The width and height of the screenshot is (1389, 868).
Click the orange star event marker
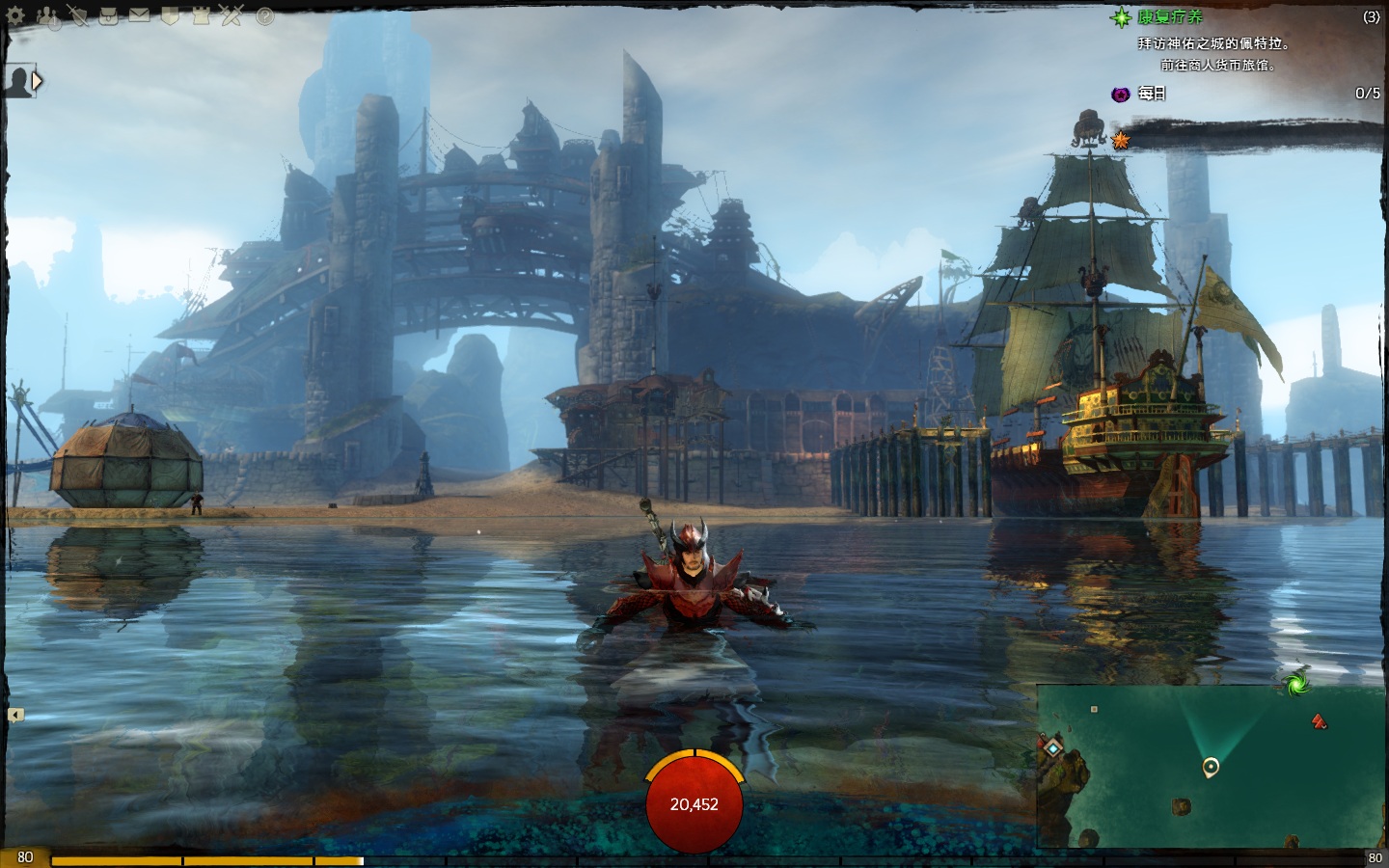[x=1121, y=141]
